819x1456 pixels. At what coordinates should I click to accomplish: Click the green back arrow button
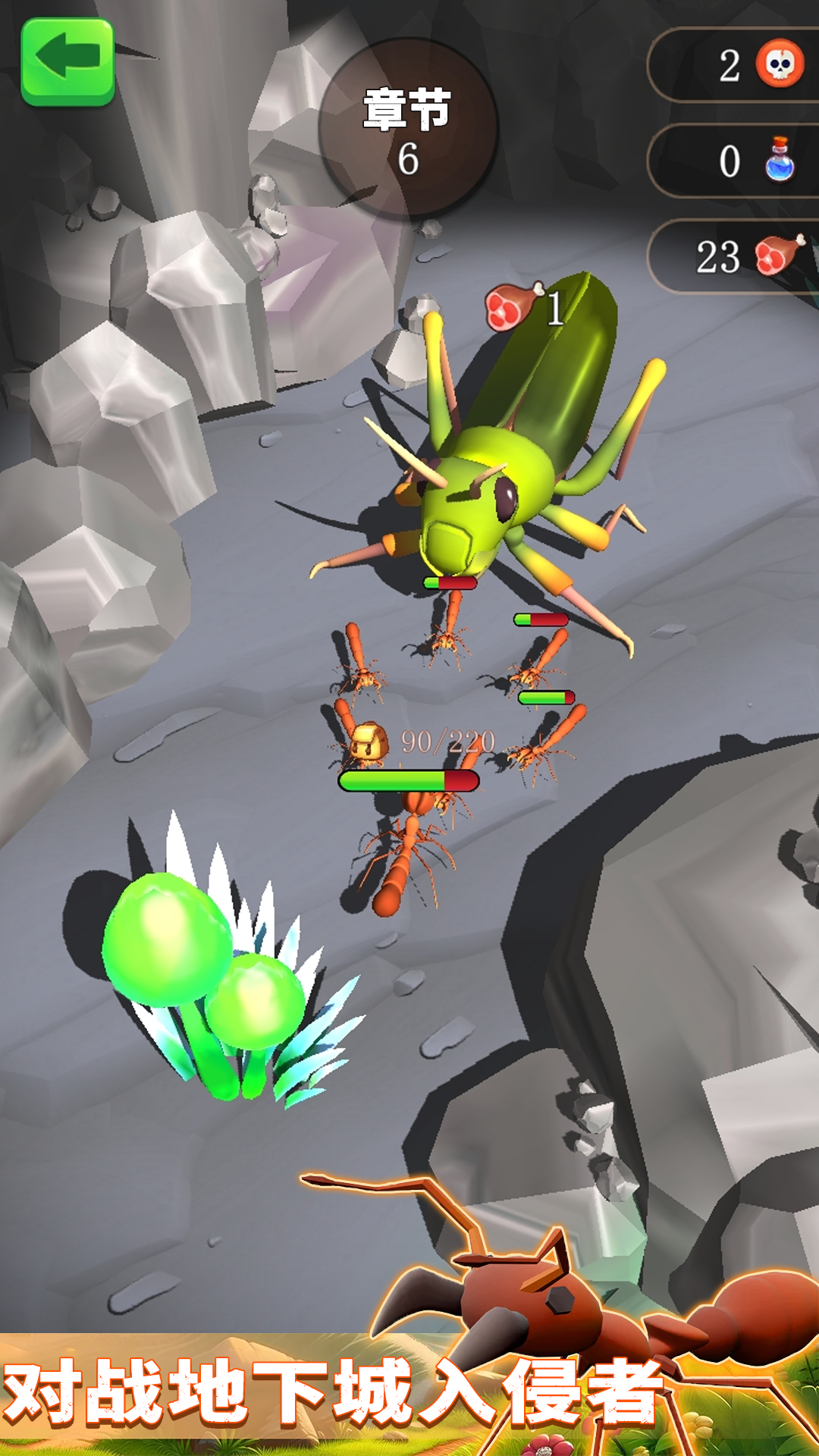point(67,60)
